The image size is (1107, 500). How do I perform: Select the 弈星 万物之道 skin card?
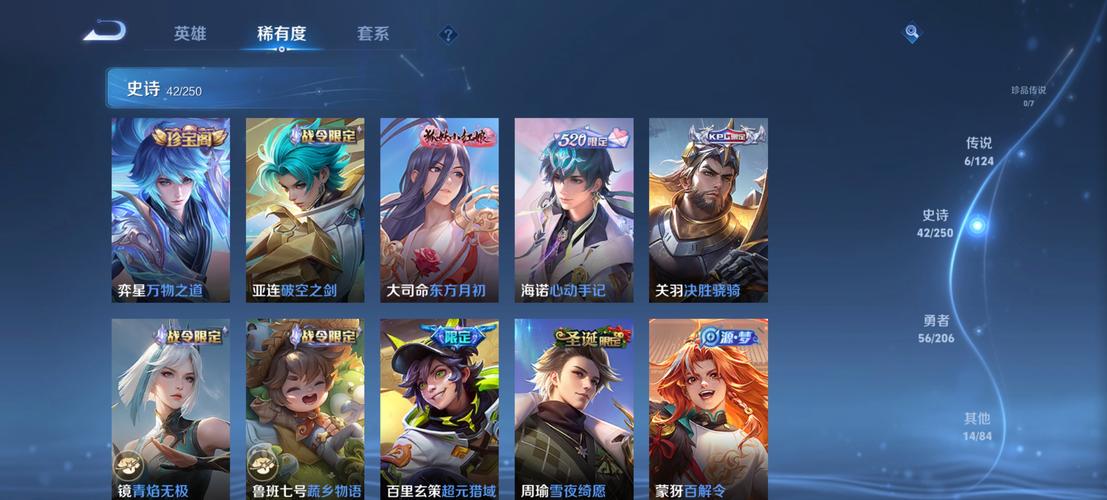point(171,210)
